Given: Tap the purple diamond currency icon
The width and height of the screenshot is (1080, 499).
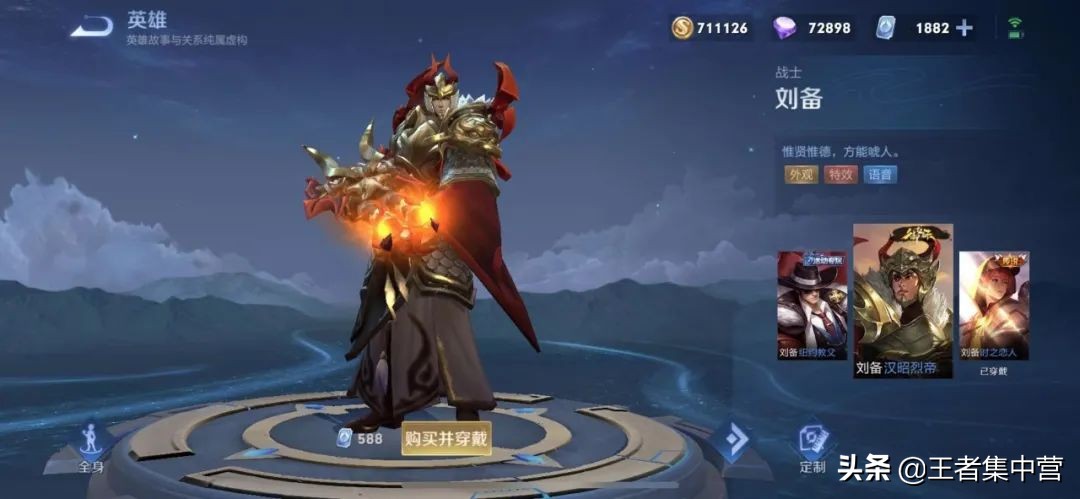Looking at the screenshot, I should coord(785,28).
